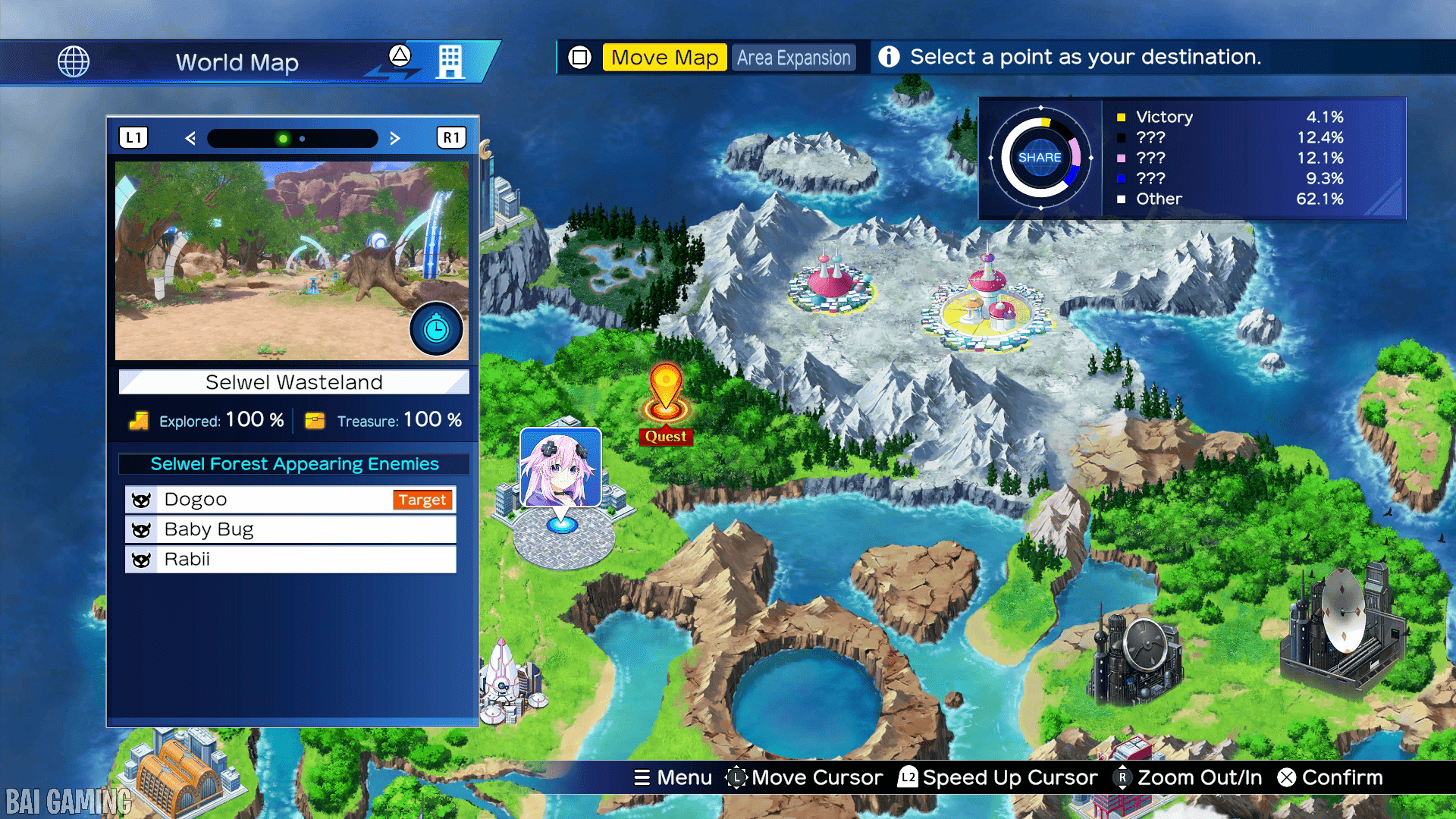
Task: Switch to Area Expansion mode
Action: (x=793, y=58)
